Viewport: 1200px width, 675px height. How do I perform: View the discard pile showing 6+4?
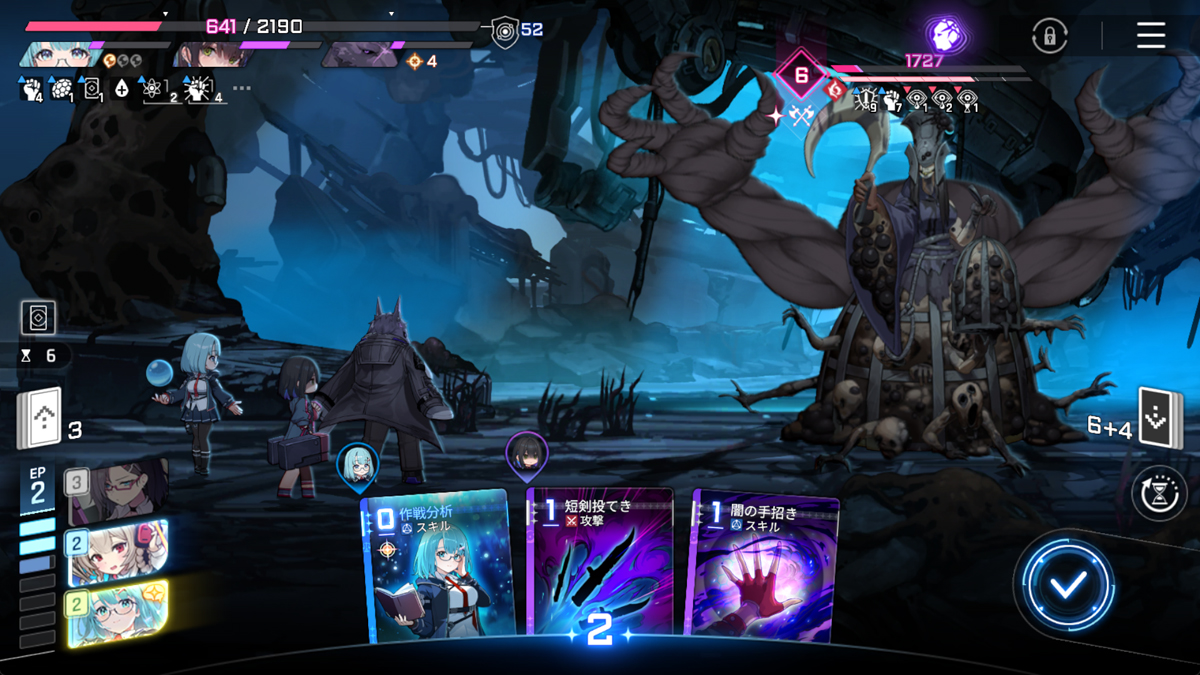point(1160,420)
